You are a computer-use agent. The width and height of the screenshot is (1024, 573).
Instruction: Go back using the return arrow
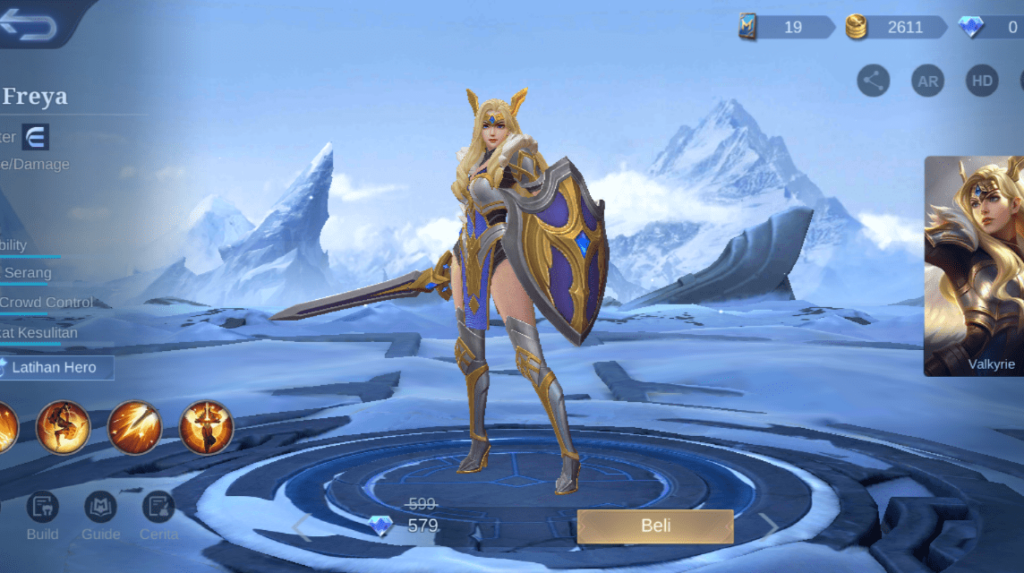click(28, 24)
